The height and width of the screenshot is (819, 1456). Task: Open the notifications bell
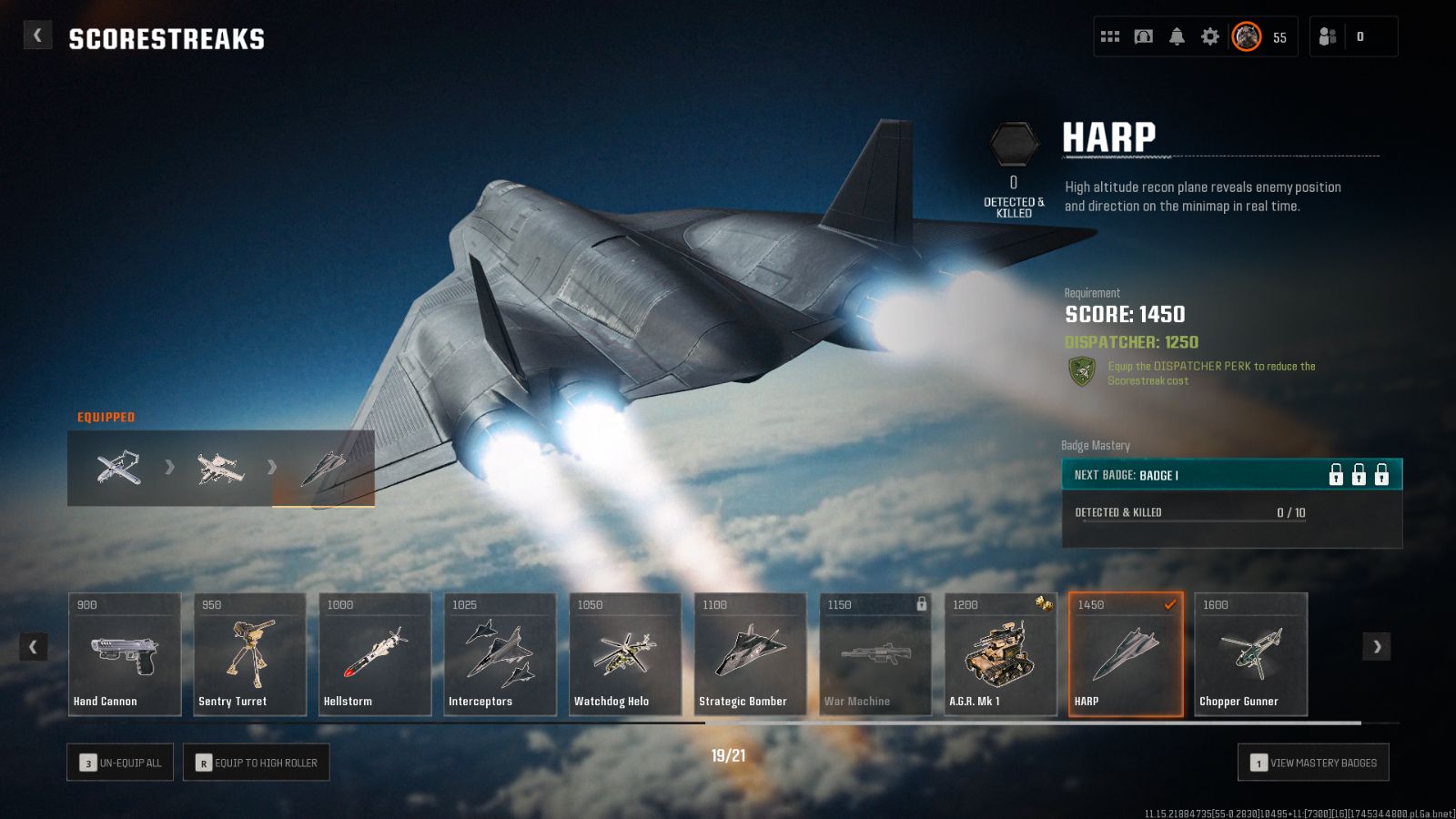click(1177, 35)
